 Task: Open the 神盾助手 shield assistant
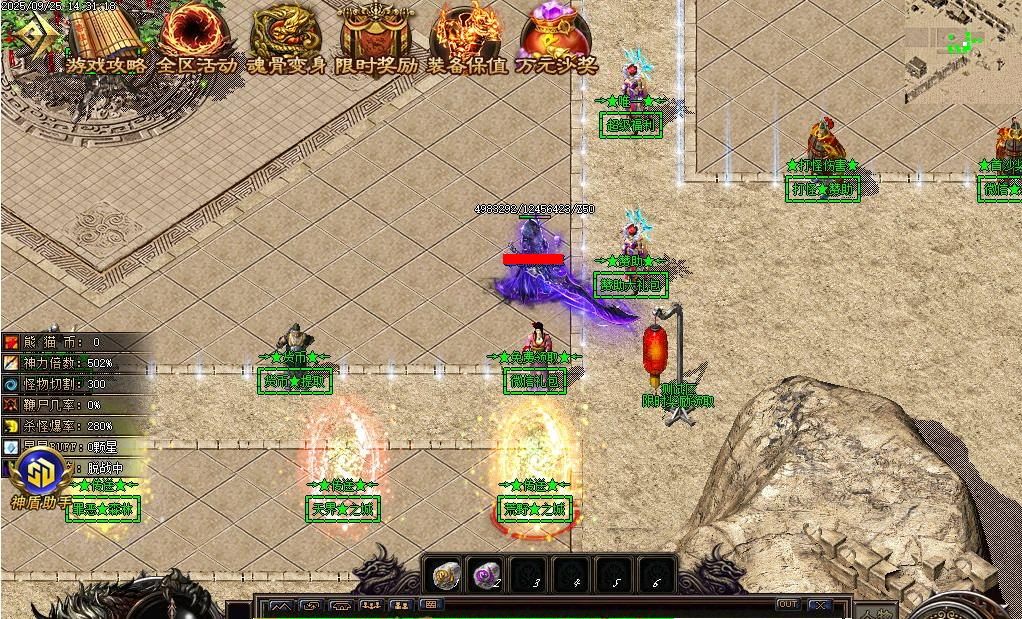tap(41, 472)
